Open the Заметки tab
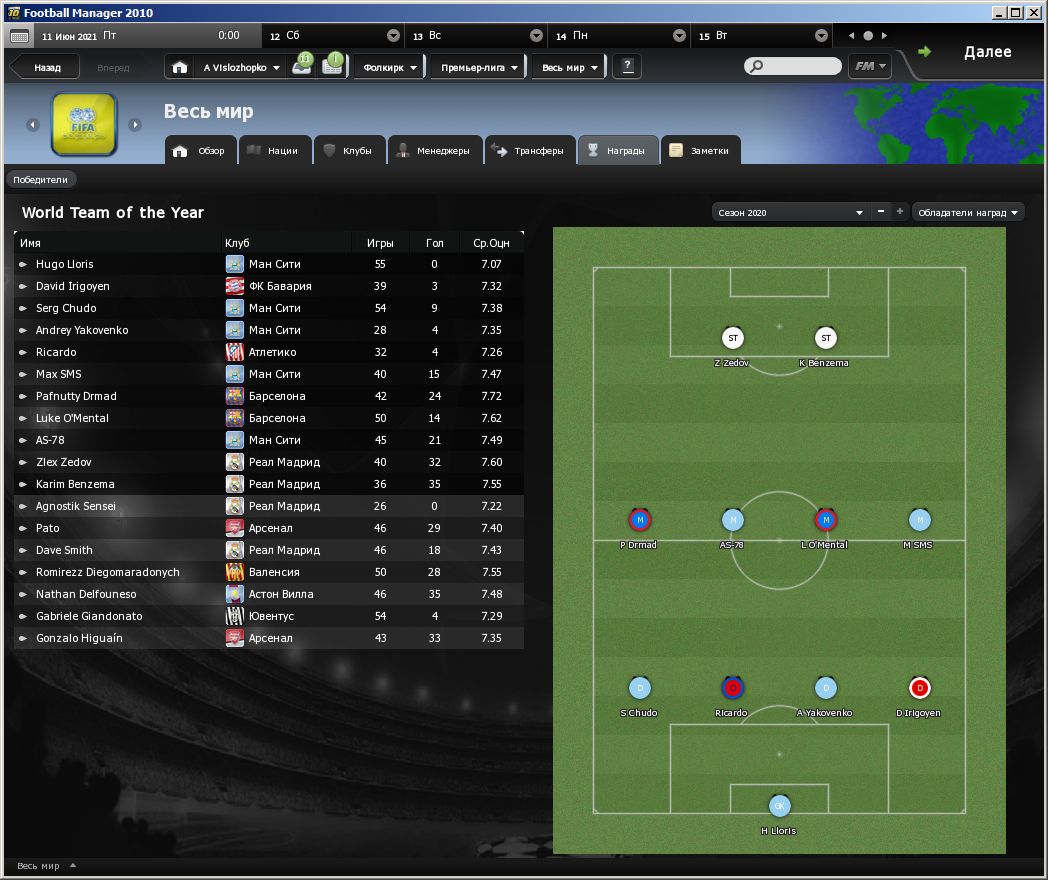This screenshot has height=880, width=1048. pos(701,151)
